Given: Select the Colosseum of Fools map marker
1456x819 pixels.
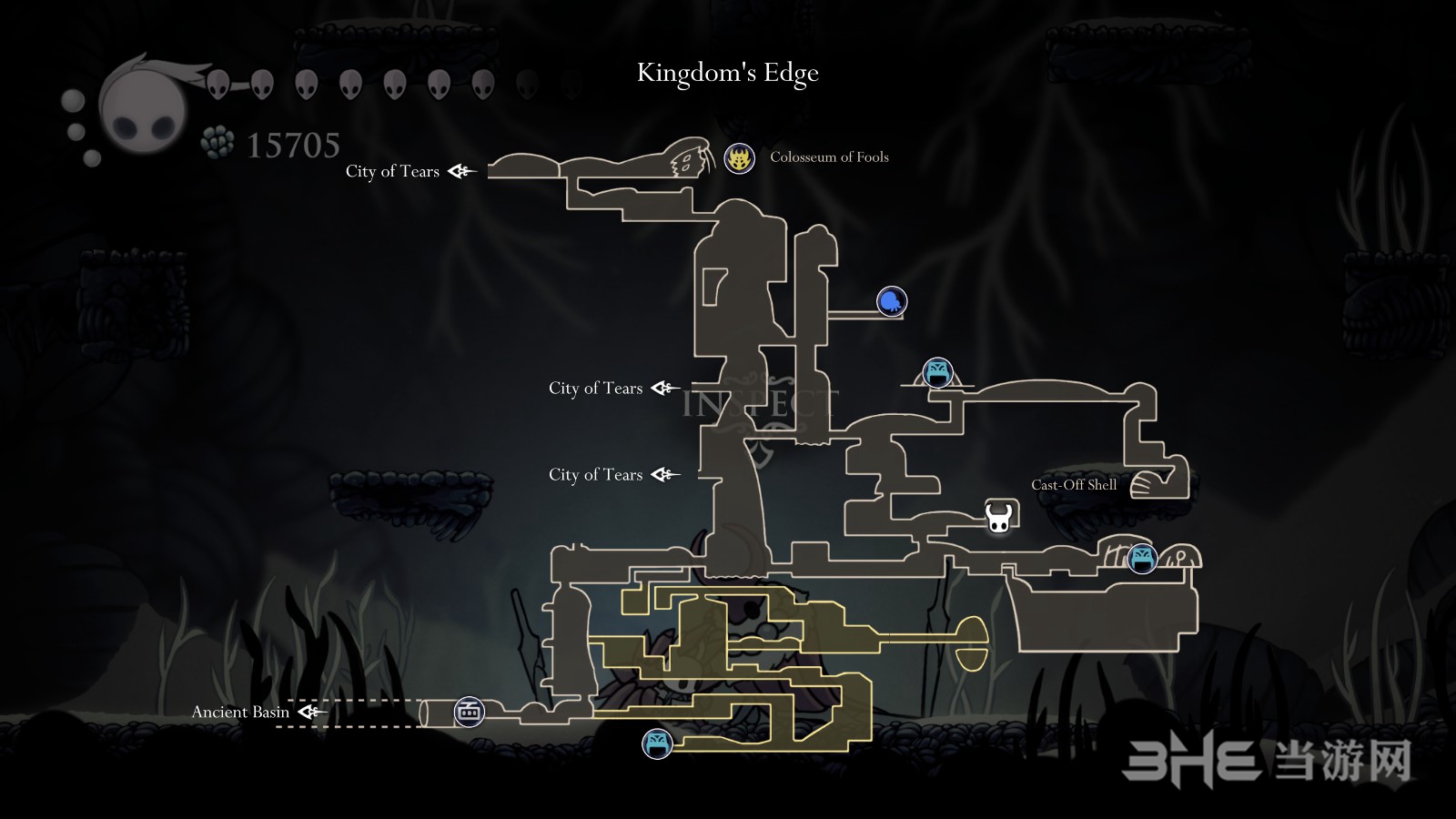Looking at the screenshot, I should click(739, 158).
